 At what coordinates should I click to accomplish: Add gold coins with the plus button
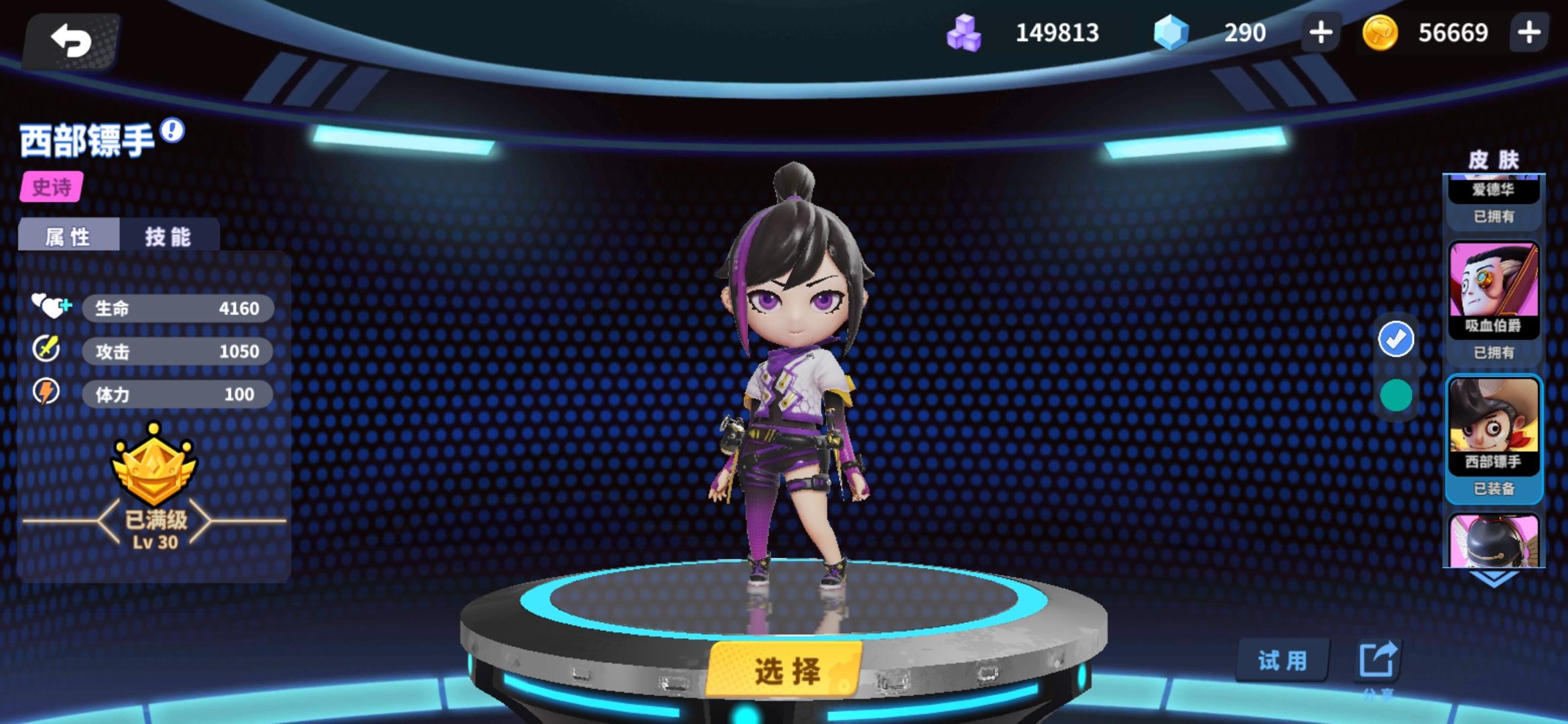(1529, 32)
